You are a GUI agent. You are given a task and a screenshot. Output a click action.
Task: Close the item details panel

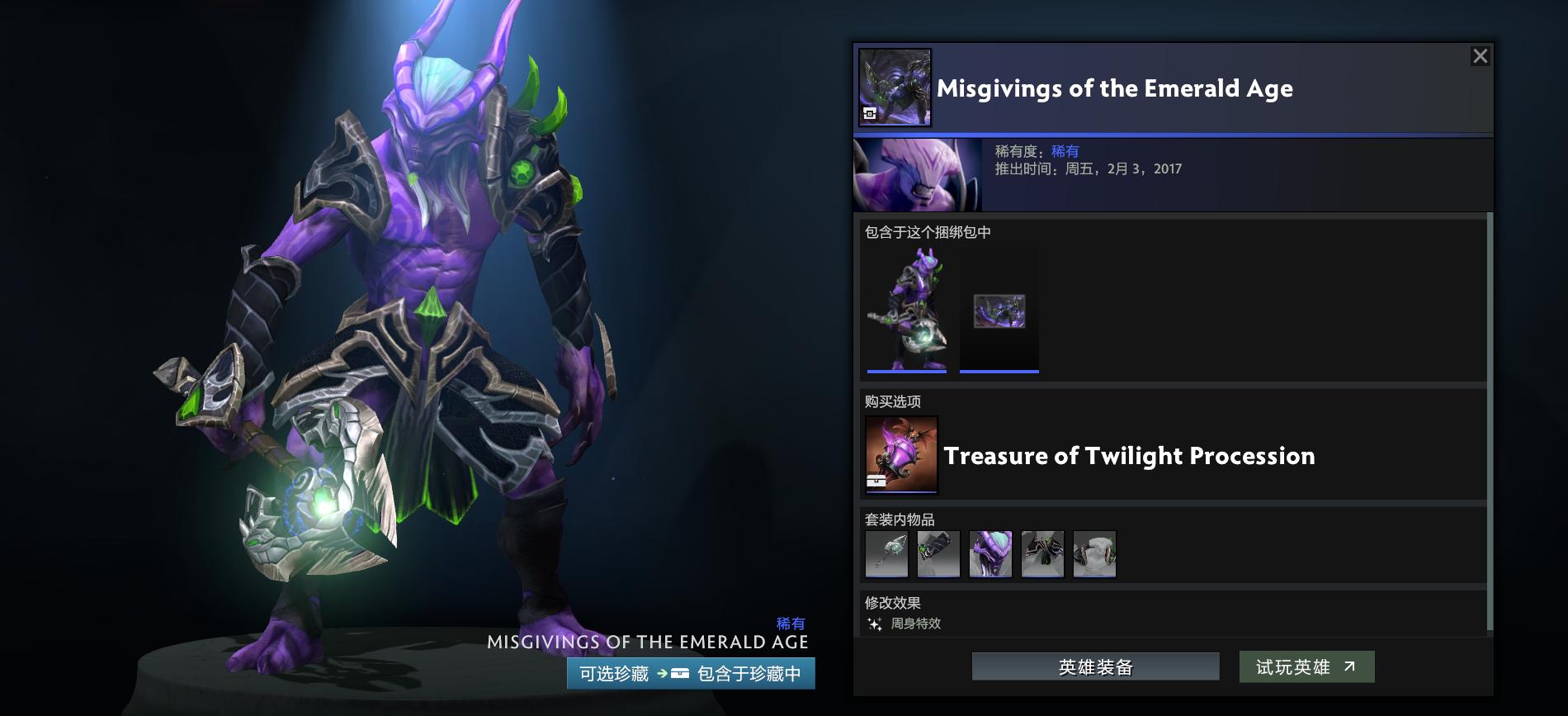(1481, 55)
